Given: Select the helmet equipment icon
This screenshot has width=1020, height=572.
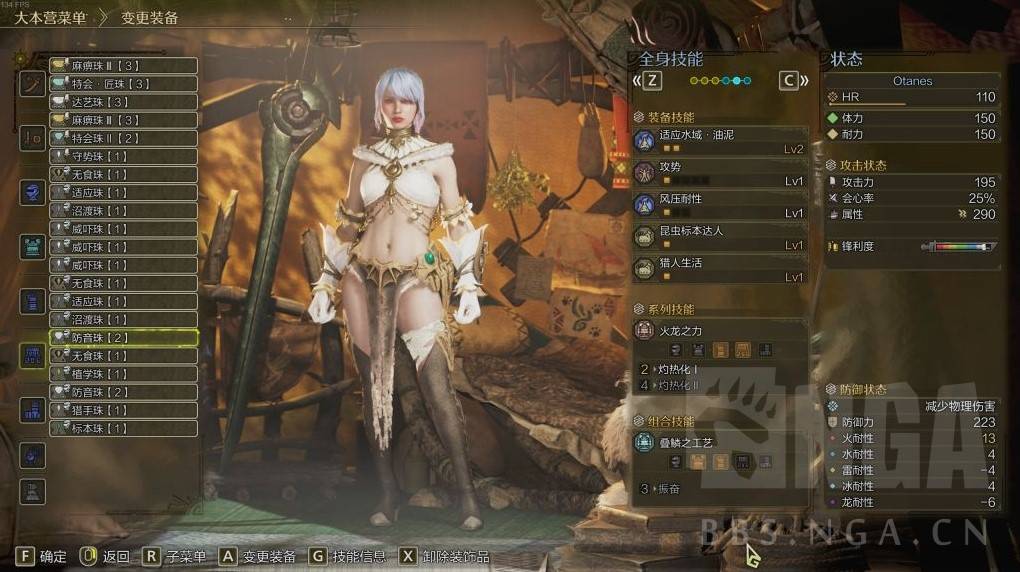Looking at the screenshot, I should [x=33, y=191].
